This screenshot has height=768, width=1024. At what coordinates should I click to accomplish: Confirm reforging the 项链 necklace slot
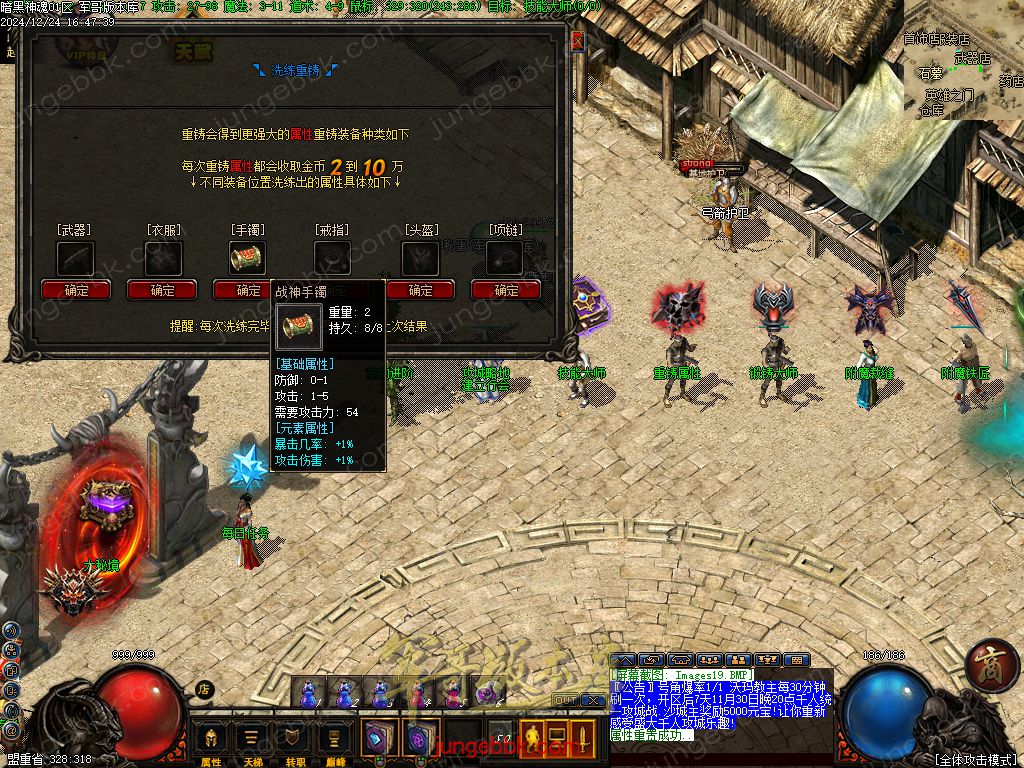tap(506, 290)
